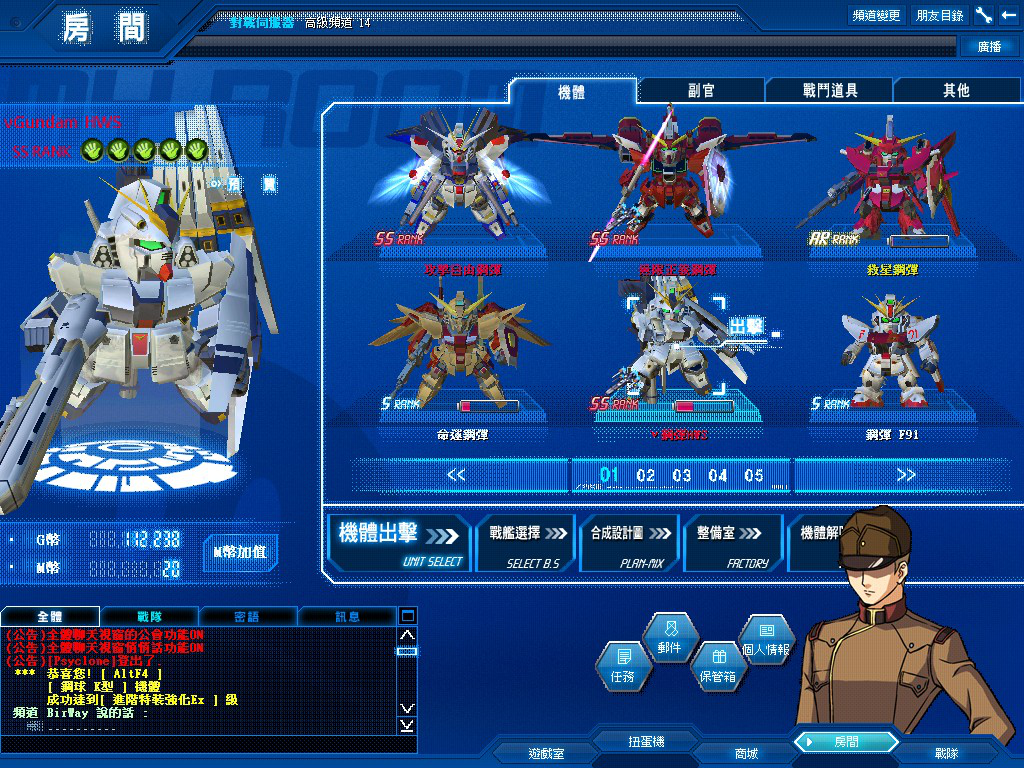
Task: Click the M幣加值 top-up button
Action: pyautogui.click(x=240, y=552)
